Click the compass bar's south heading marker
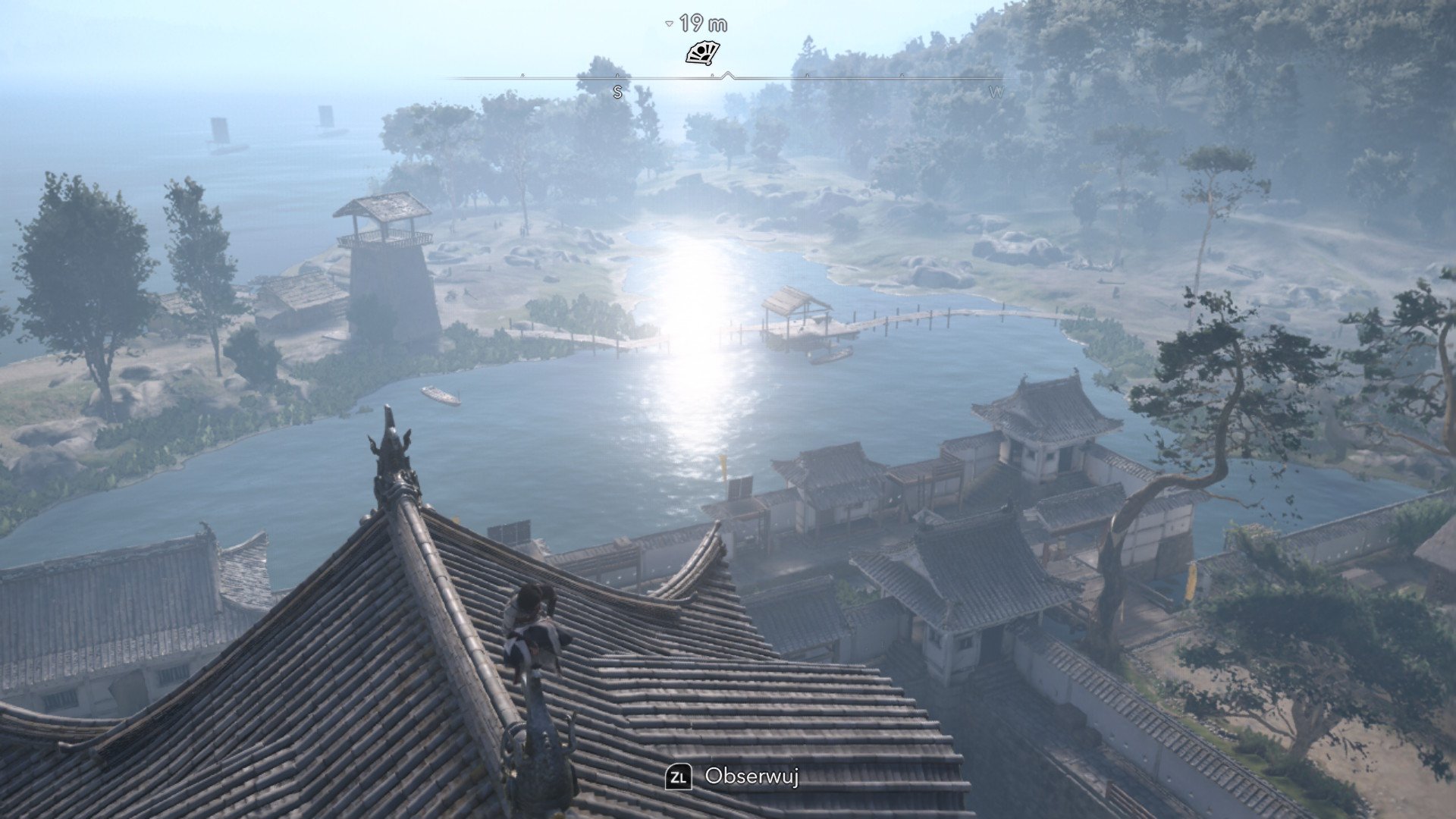 point(617,92)
